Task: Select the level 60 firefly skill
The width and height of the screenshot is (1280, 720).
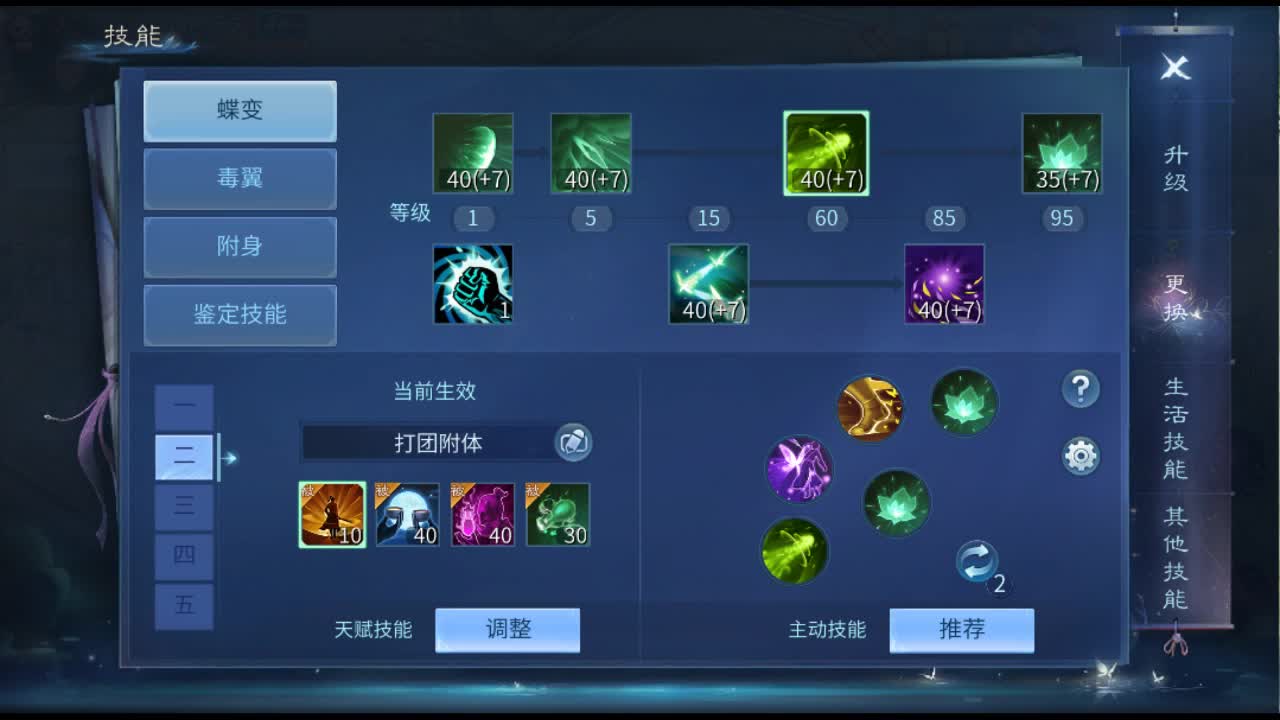Action: click(x=825, y=152)
